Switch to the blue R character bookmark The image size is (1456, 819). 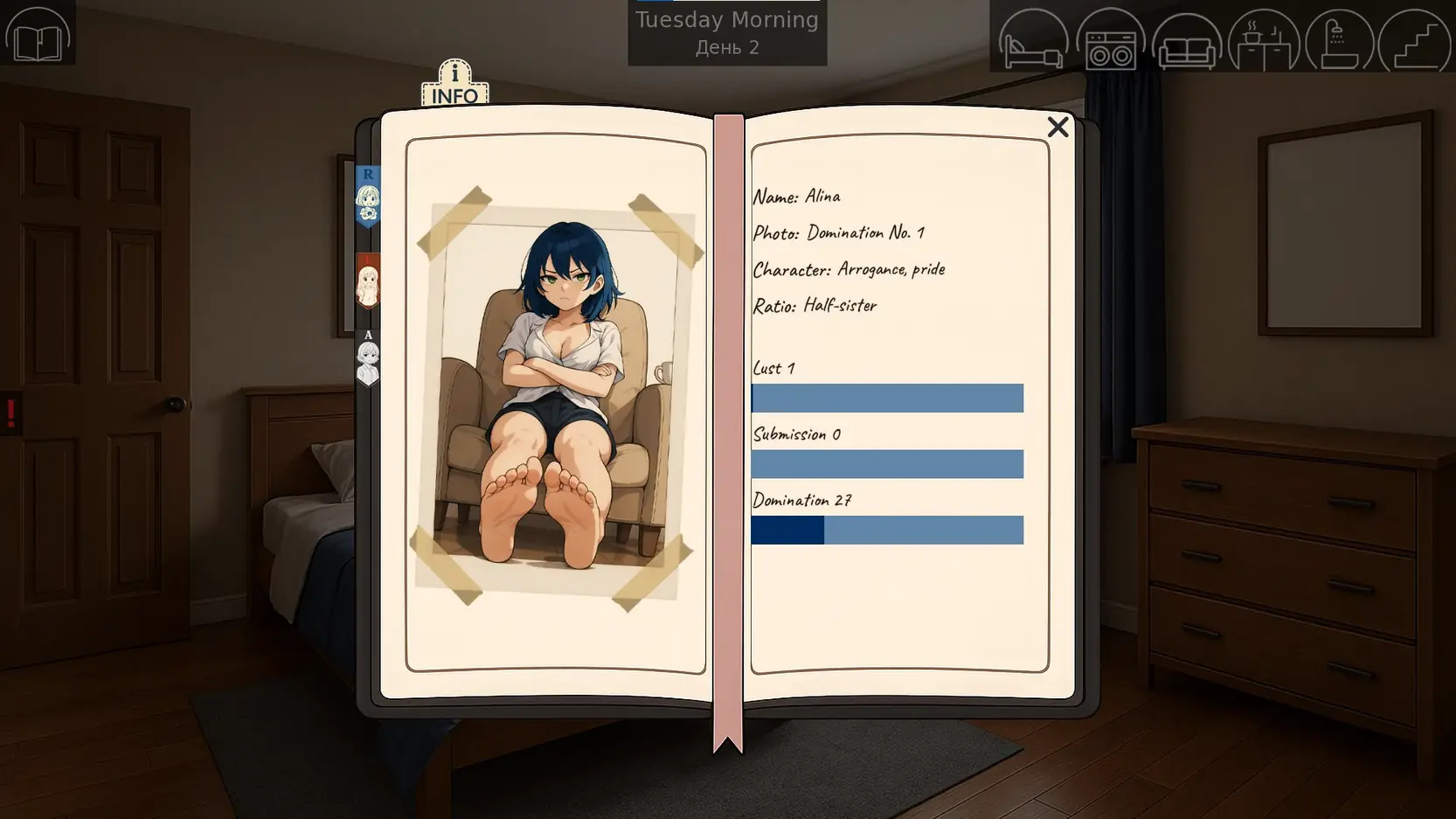[x=368, y=197]
